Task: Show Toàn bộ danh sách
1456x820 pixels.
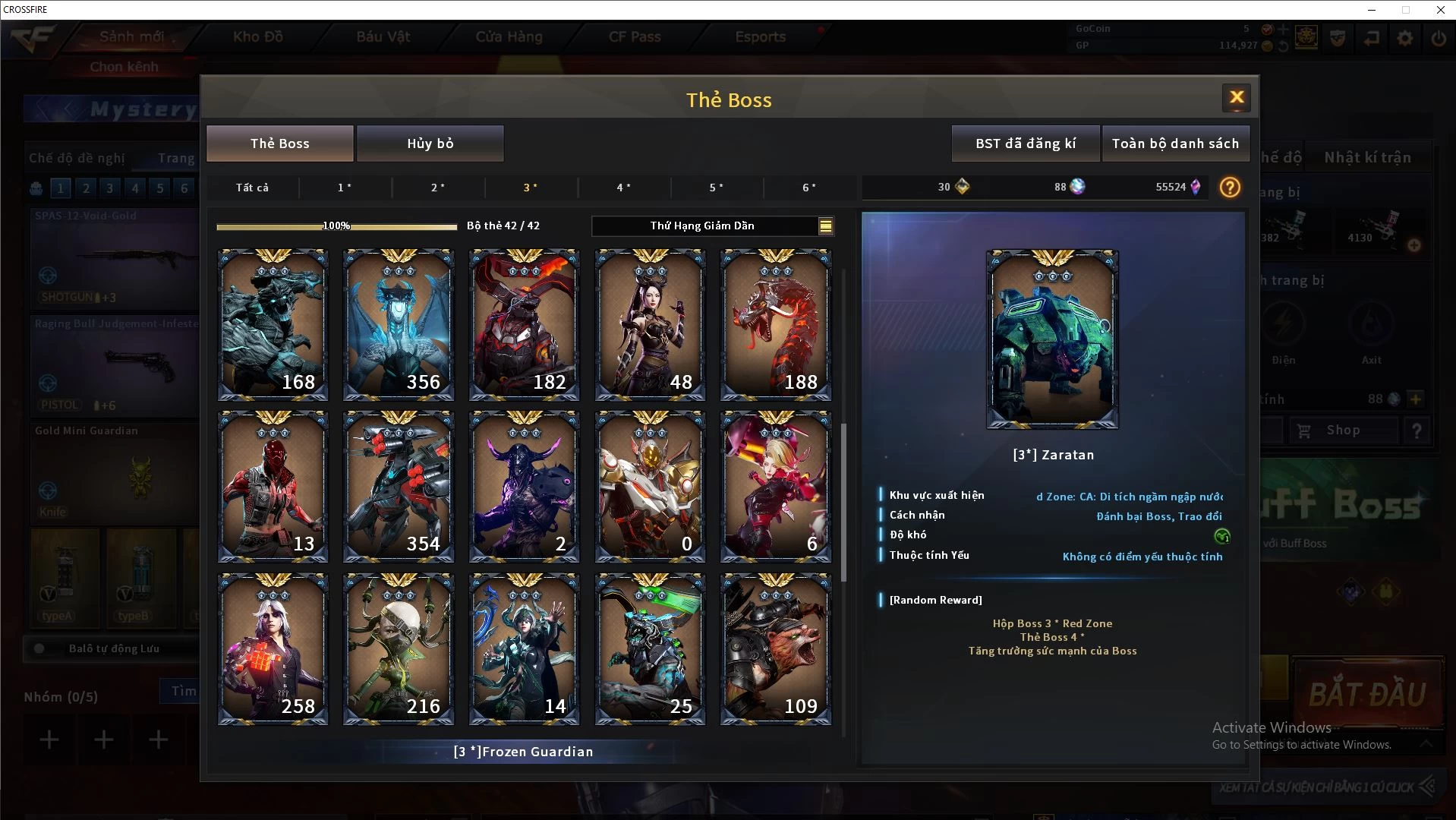Action: 1174,143
